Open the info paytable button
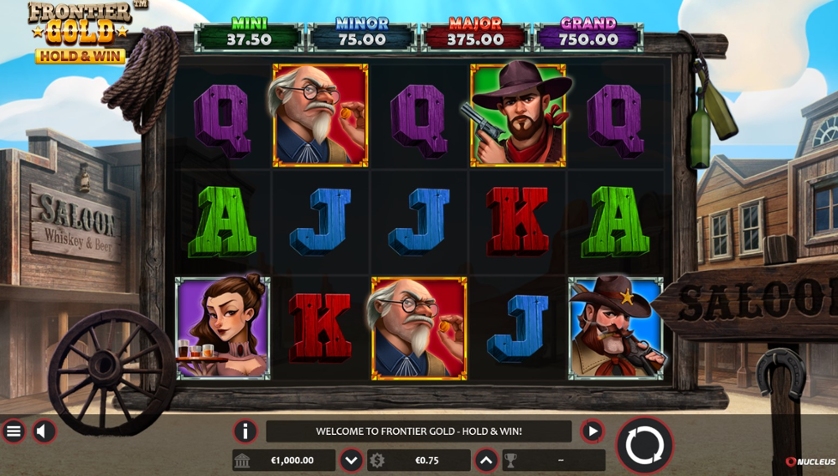Screen dimensions: 838x476 point(245,431)
